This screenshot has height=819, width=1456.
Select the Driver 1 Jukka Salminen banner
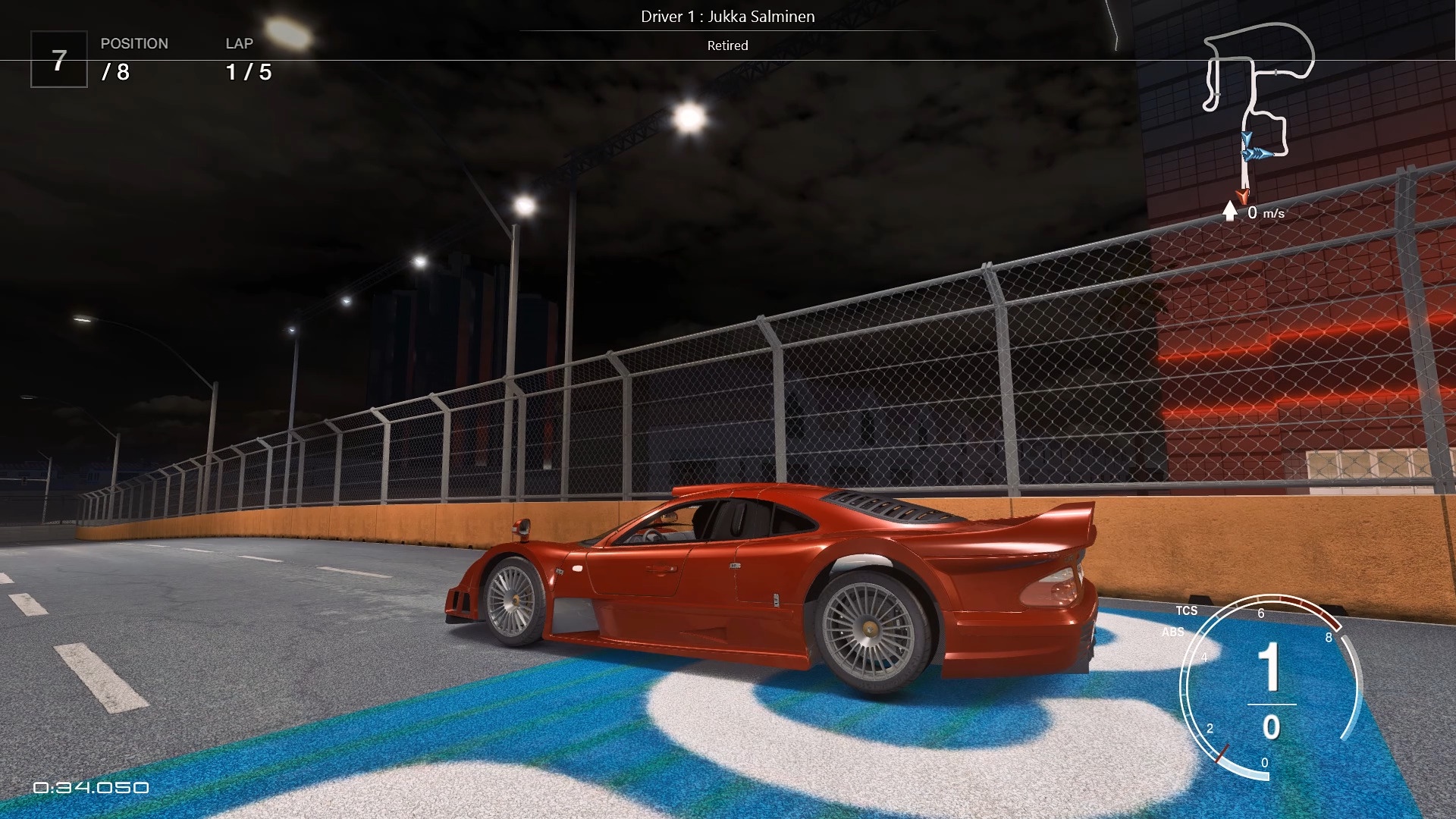pos(727,17)
